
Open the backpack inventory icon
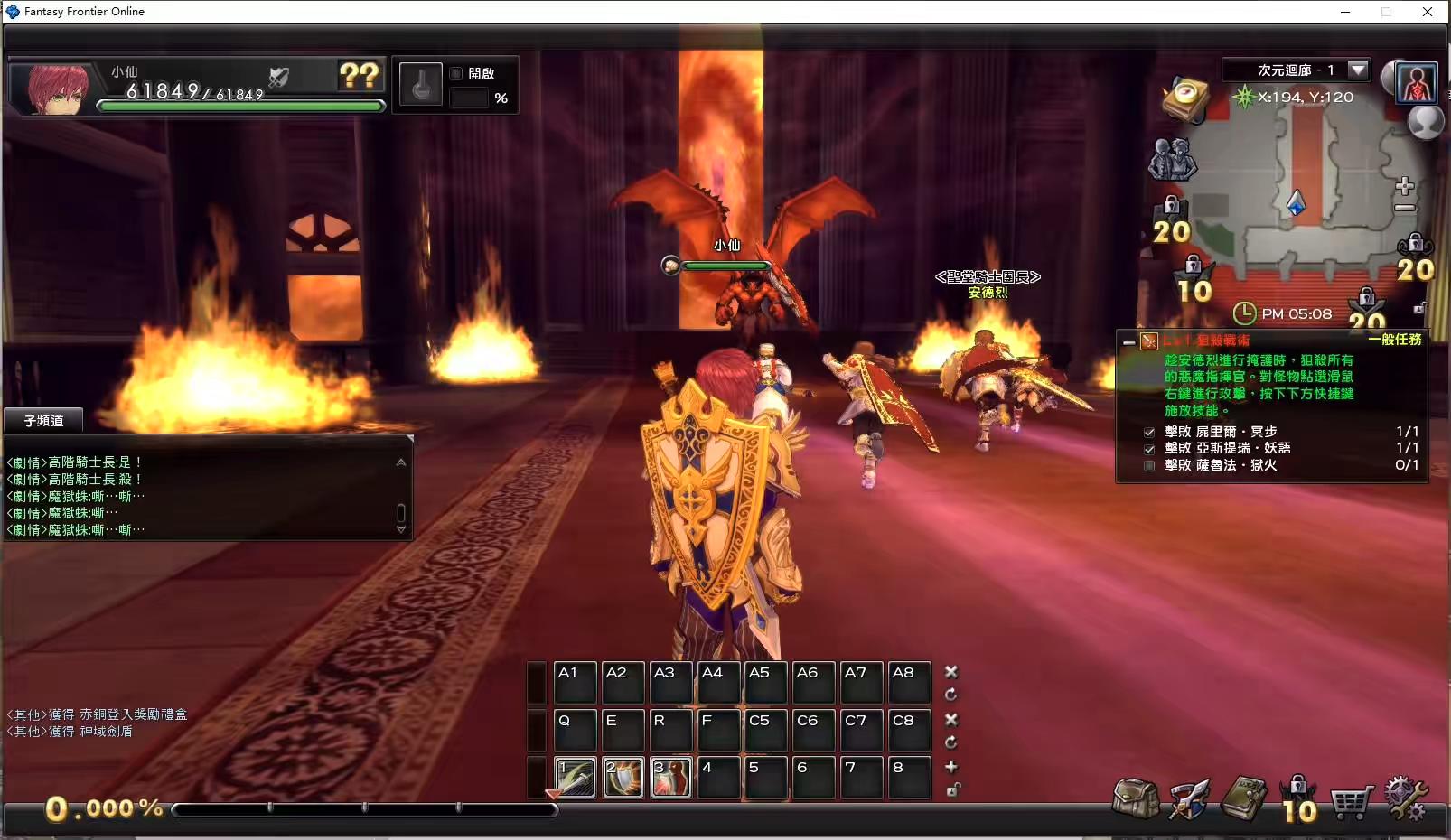coord(1136,799)
